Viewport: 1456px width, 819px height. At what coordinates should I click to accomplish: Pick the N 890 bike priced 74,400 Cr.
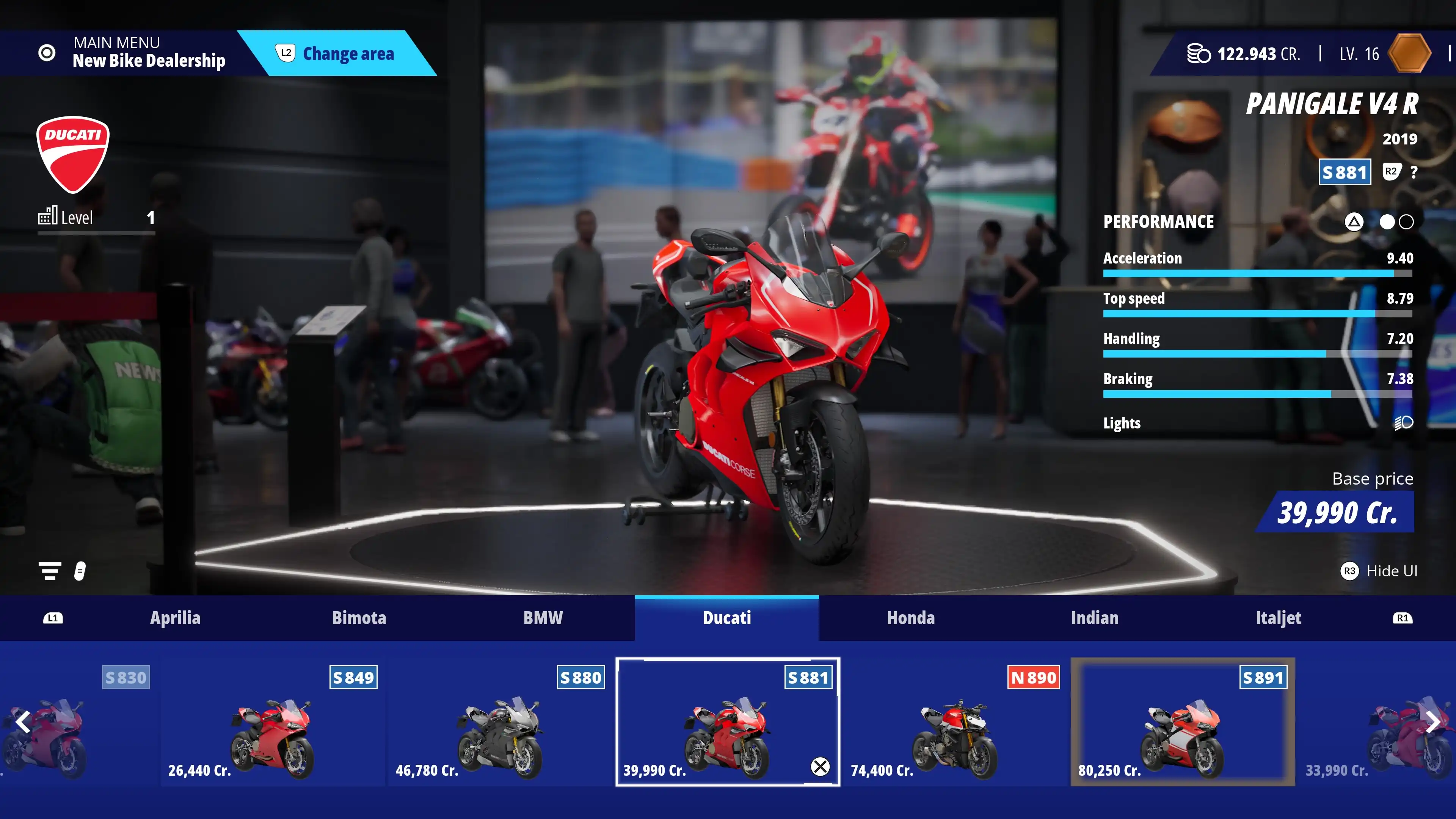click(955, 722)
